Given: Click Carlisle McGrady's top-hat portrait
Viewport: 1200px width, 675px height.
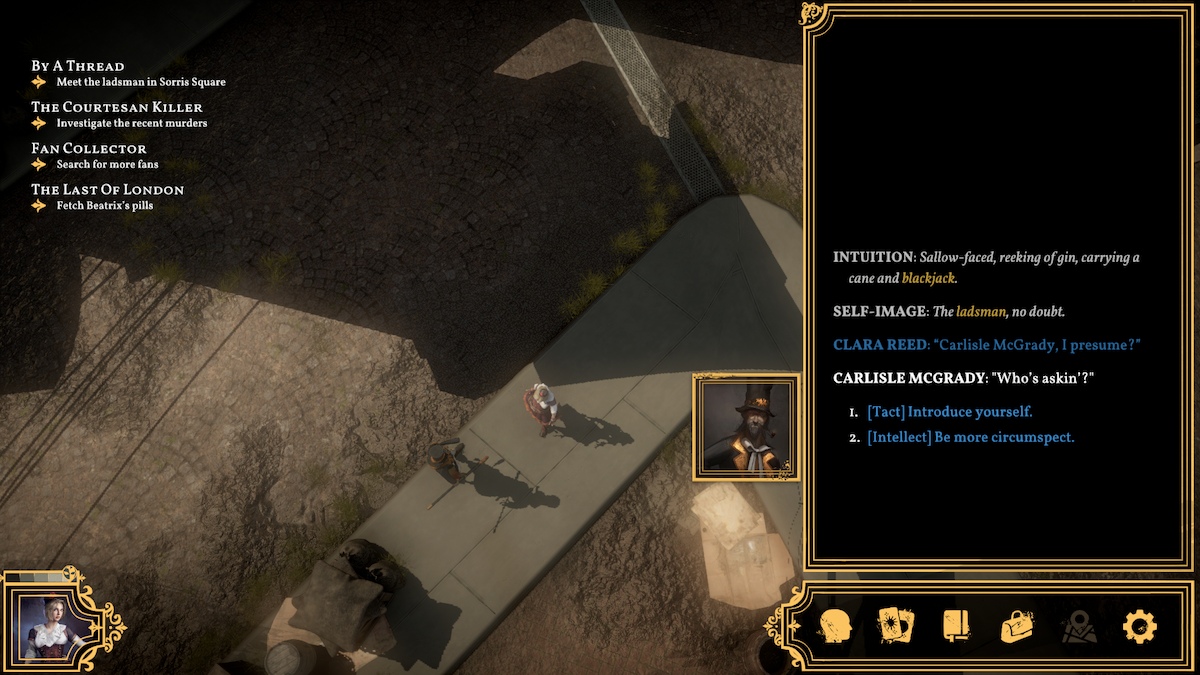Looking at the screenshot, I should (x=746, y=425).
